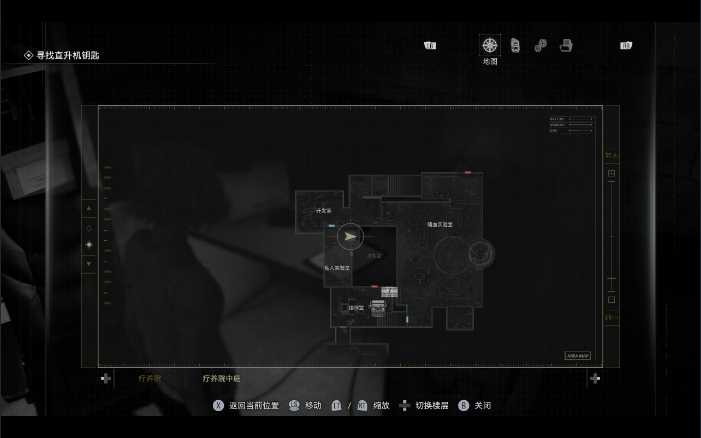701x438 pixels.
Task: Open the tab right of the map icon
Action: click(x=515, y=45)
